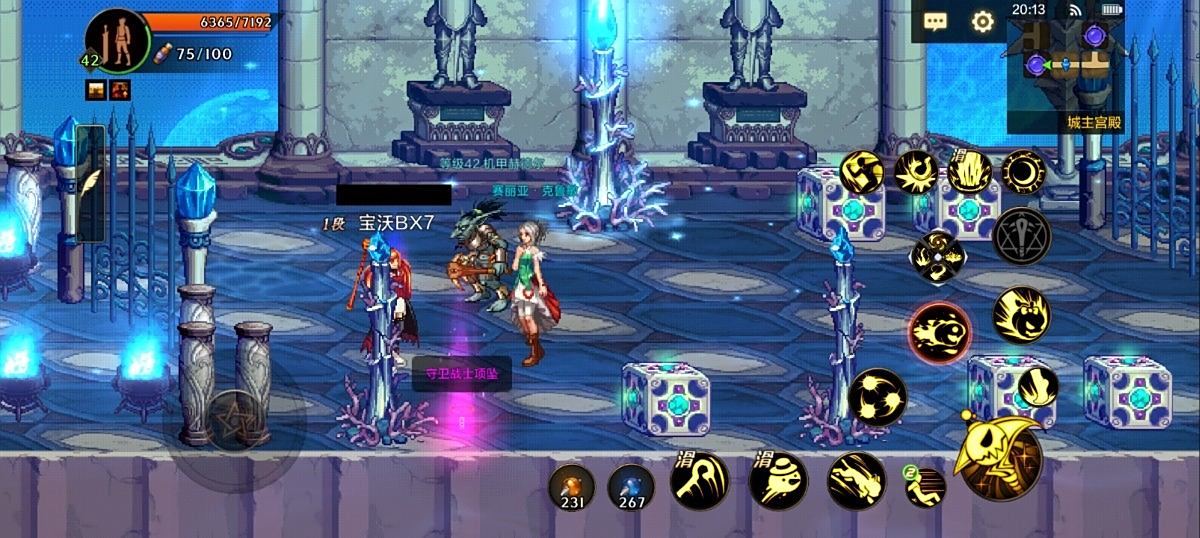1200x538 pixels.
Task: Use the curved staff swing skill
Action: [698, 480]
